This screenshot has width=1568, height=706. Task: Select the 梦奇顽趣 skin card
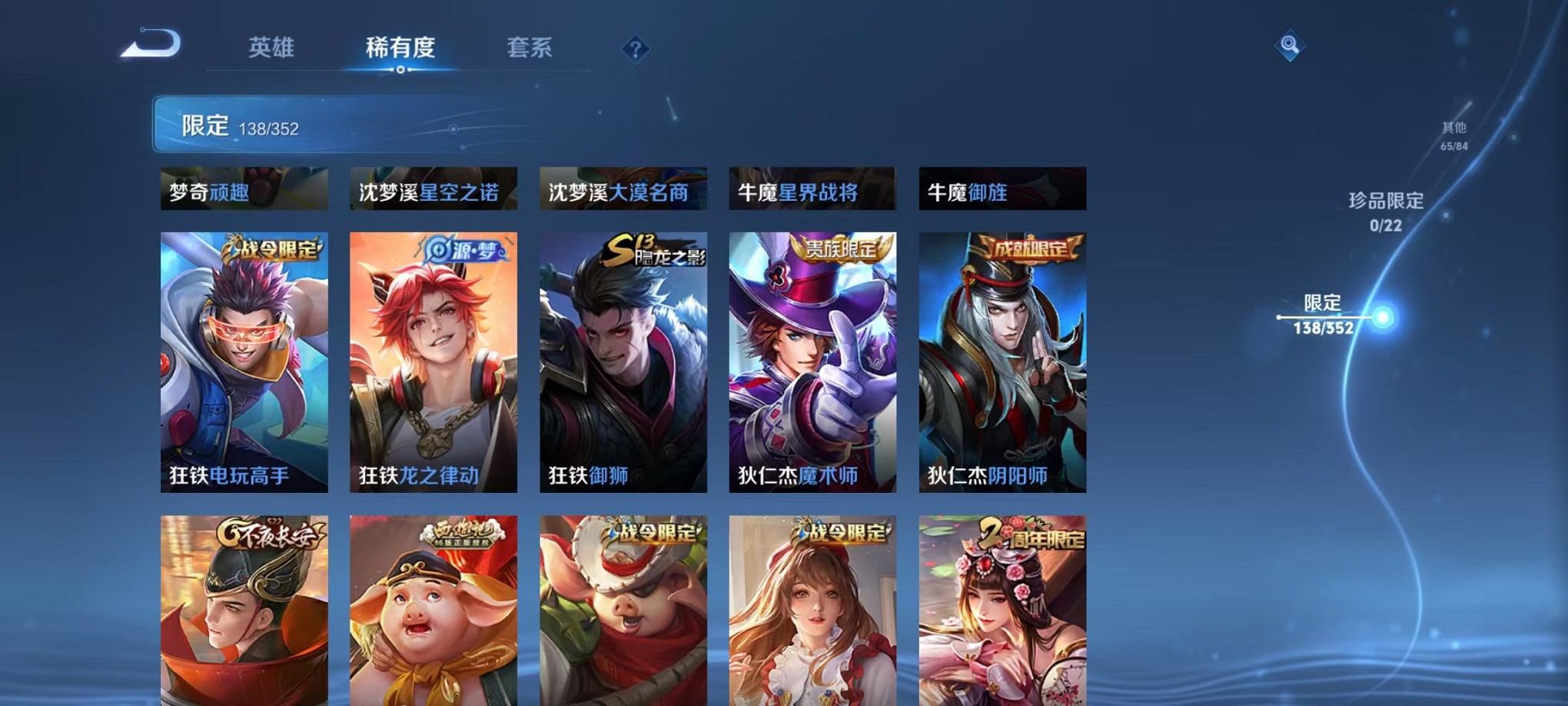(x=244, y=188)
